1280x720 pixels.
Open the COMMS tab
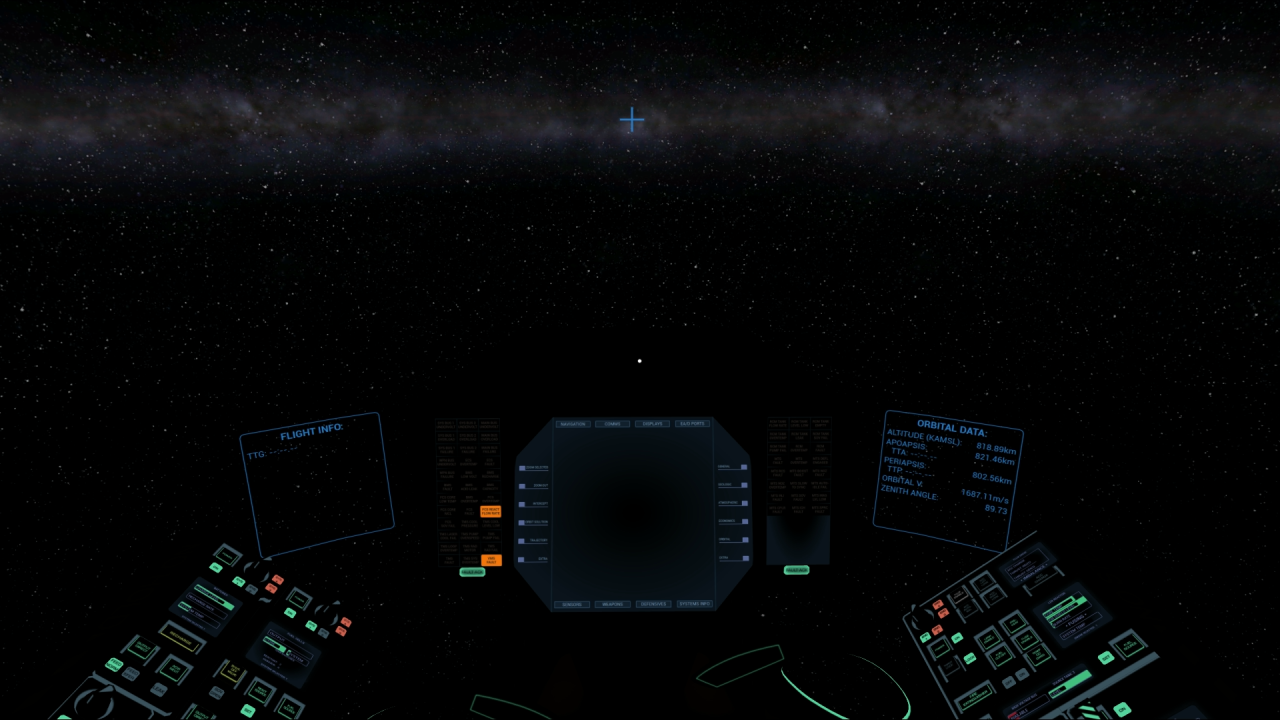click(x=612, y=424)
